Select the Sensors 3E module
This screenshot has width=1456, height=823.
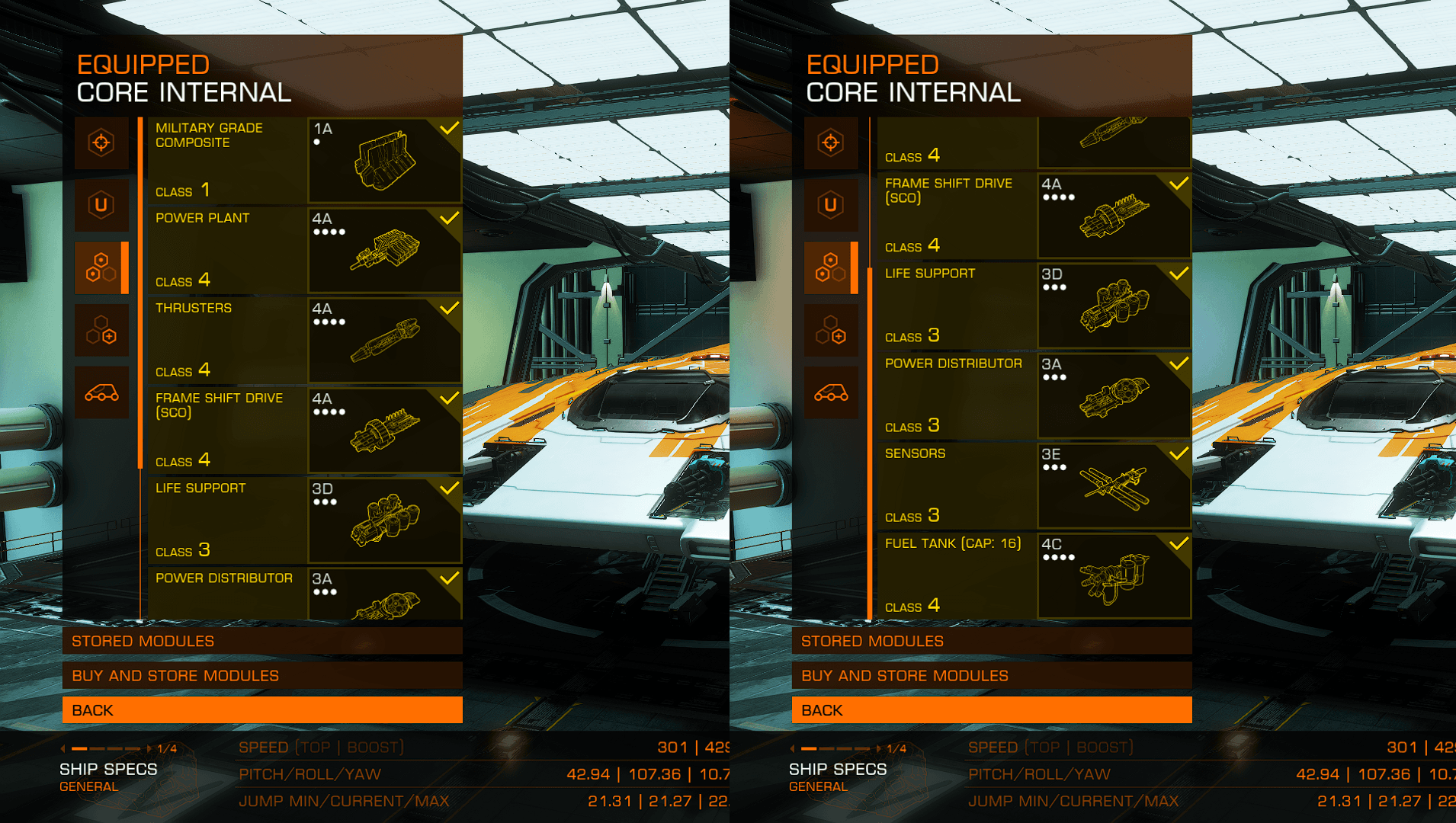pyautogui.click(x=1034, y=485)
